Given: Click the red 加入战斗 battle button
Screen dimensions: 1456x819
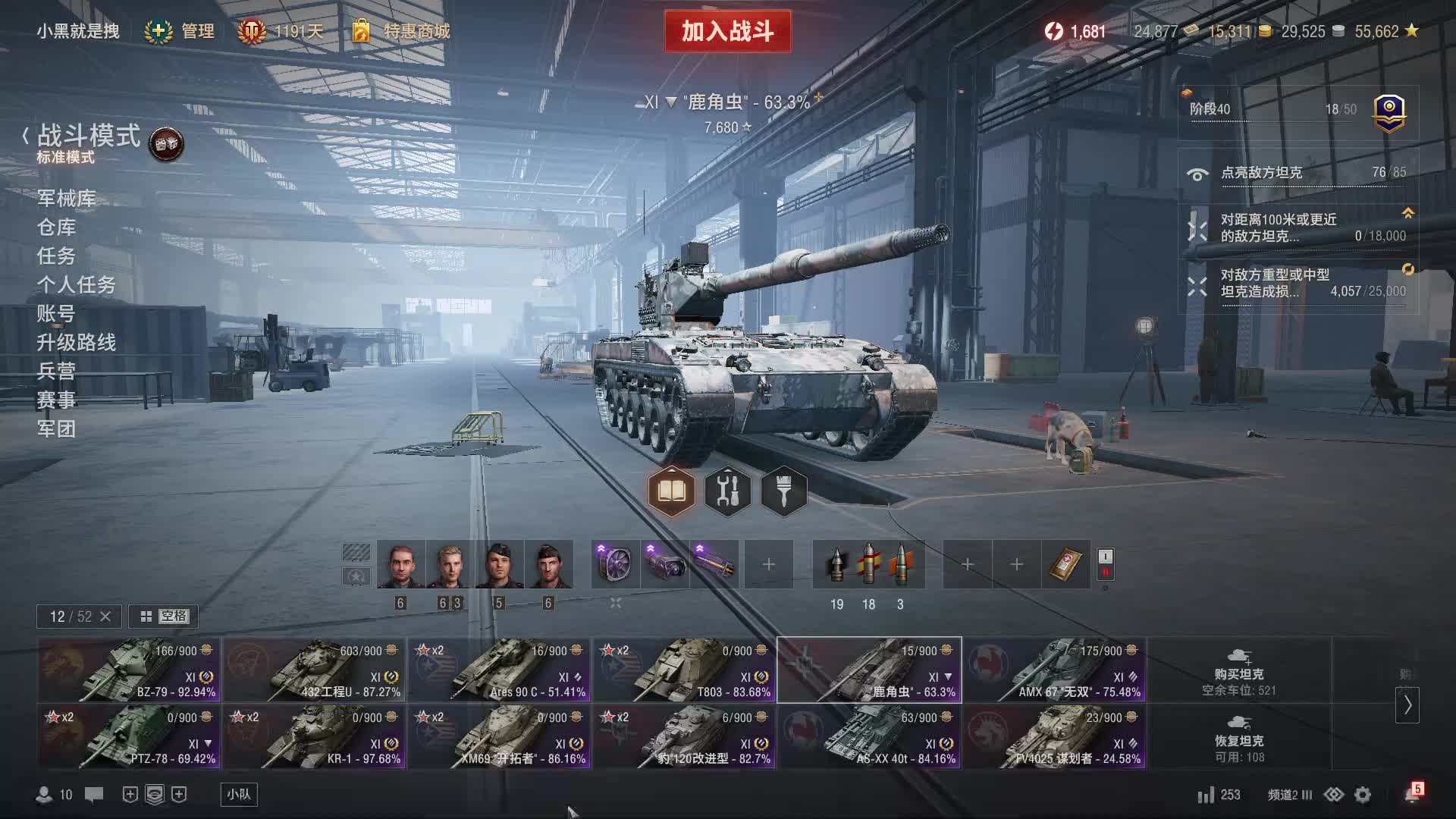Looking at the screenshot, I should [727, 31].
